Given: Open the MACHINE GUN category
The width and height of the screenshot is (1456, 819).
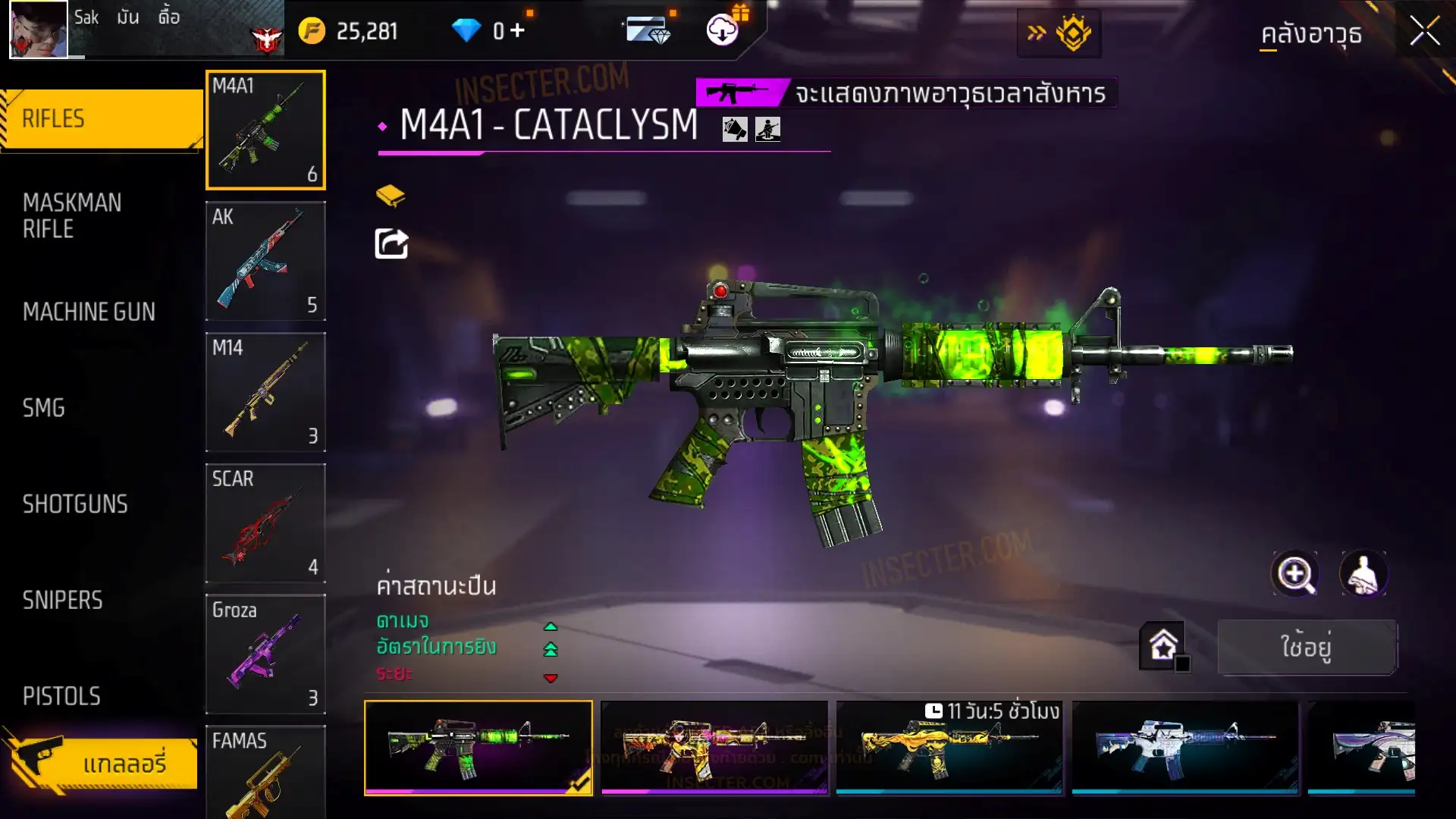Looking at the screenshot, I should [89, 312].
